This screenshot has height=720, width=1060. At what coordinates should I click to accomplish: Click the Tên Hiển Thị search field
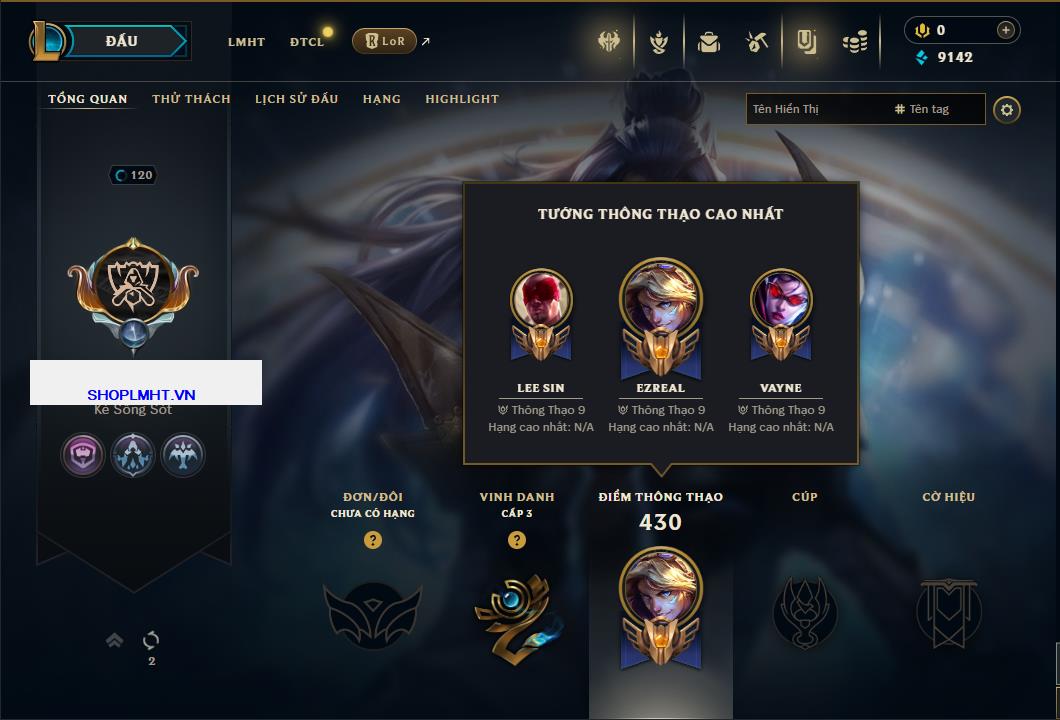pyautogui.click(x=815, y=109)
